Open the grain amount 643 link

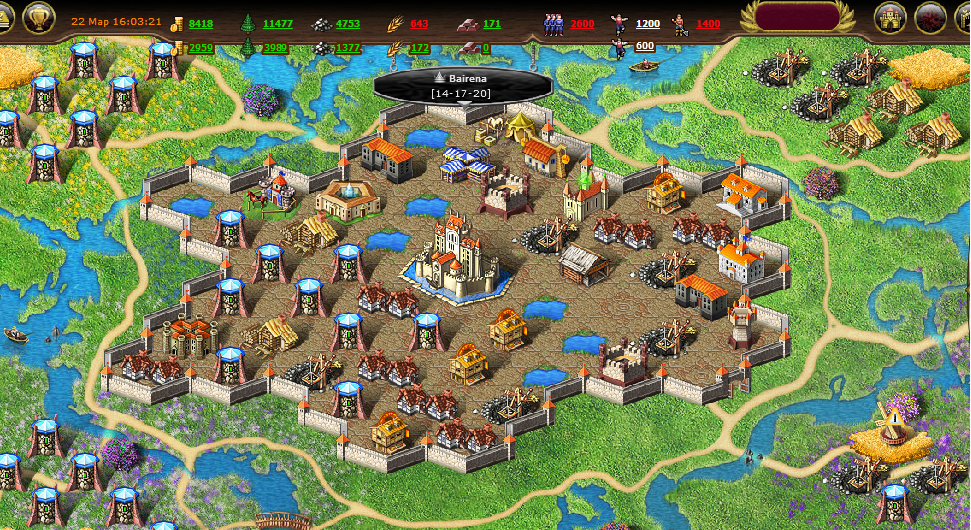tap(419, 24)
